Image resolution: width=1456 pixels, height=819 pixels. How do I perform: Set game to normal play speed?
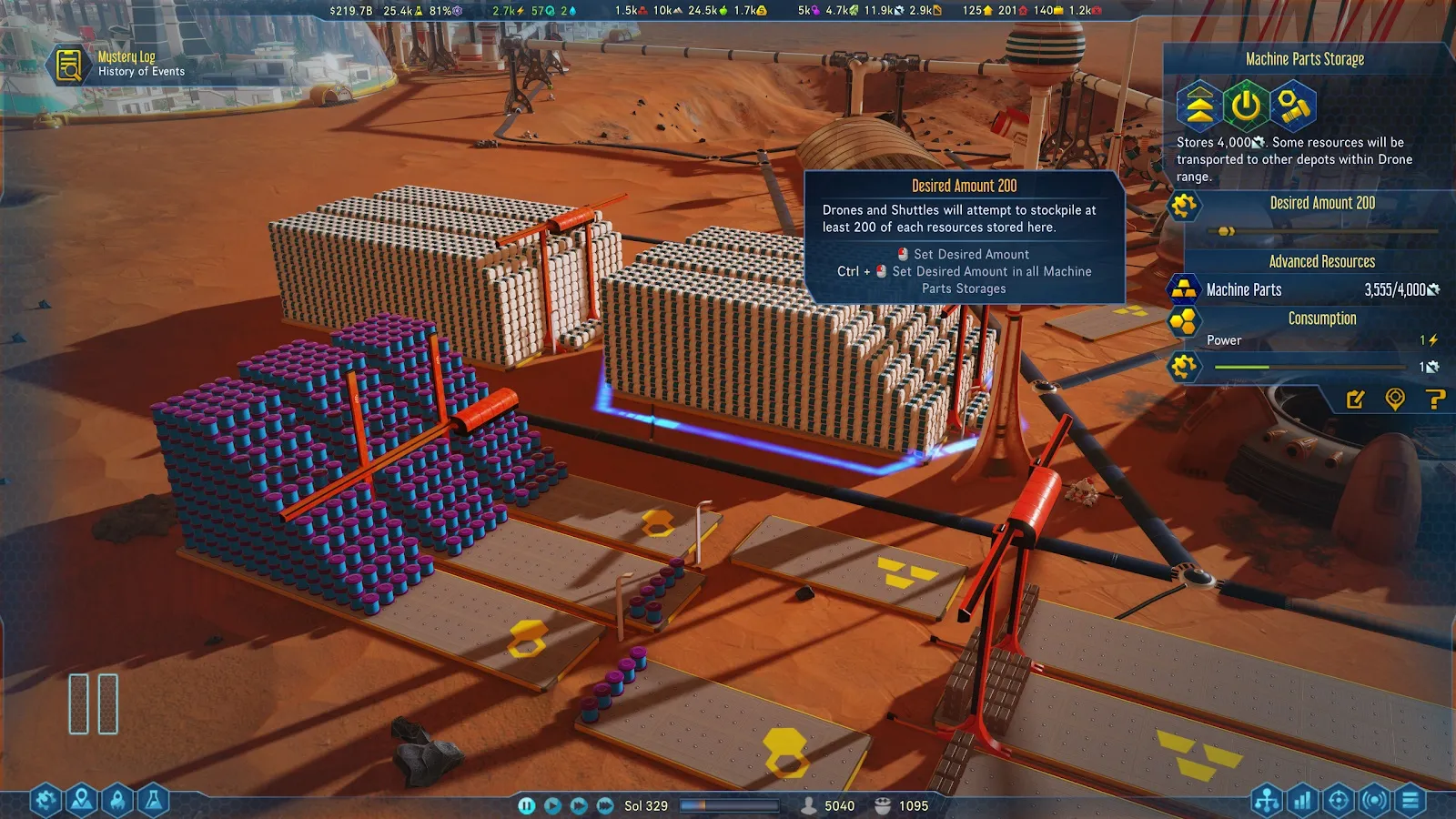tap(552, 805)
